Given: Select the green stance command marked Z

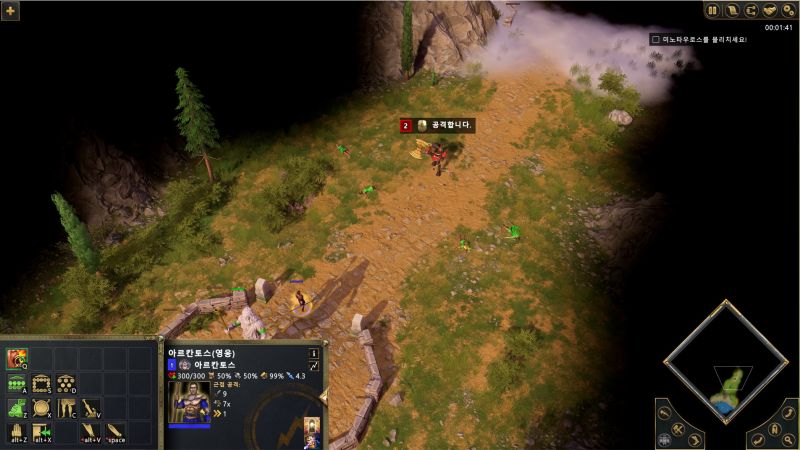Looking at the screenshot, I should click(x=17, y=408).
